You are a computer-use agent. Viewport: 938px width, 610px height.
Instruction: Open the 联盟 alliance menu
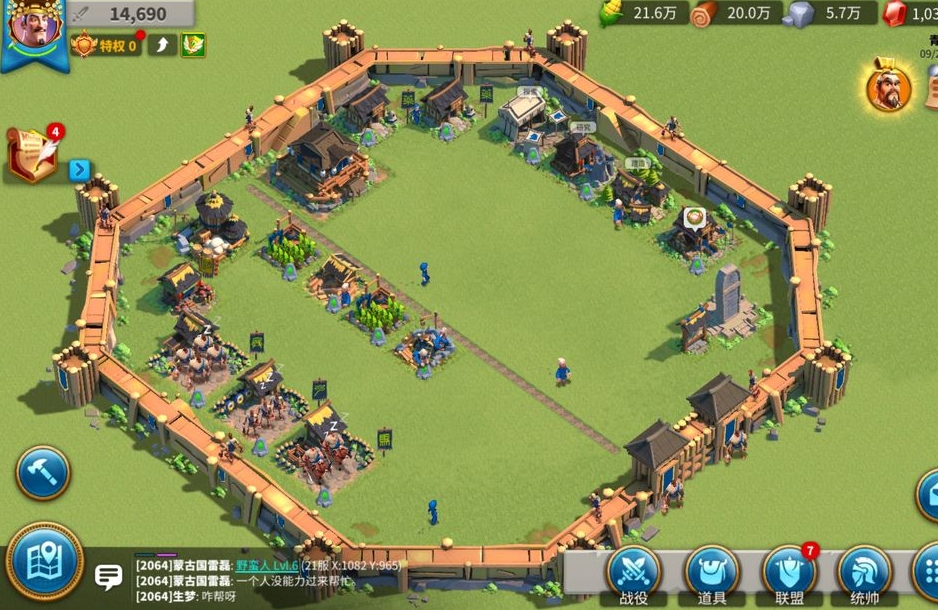790,574
